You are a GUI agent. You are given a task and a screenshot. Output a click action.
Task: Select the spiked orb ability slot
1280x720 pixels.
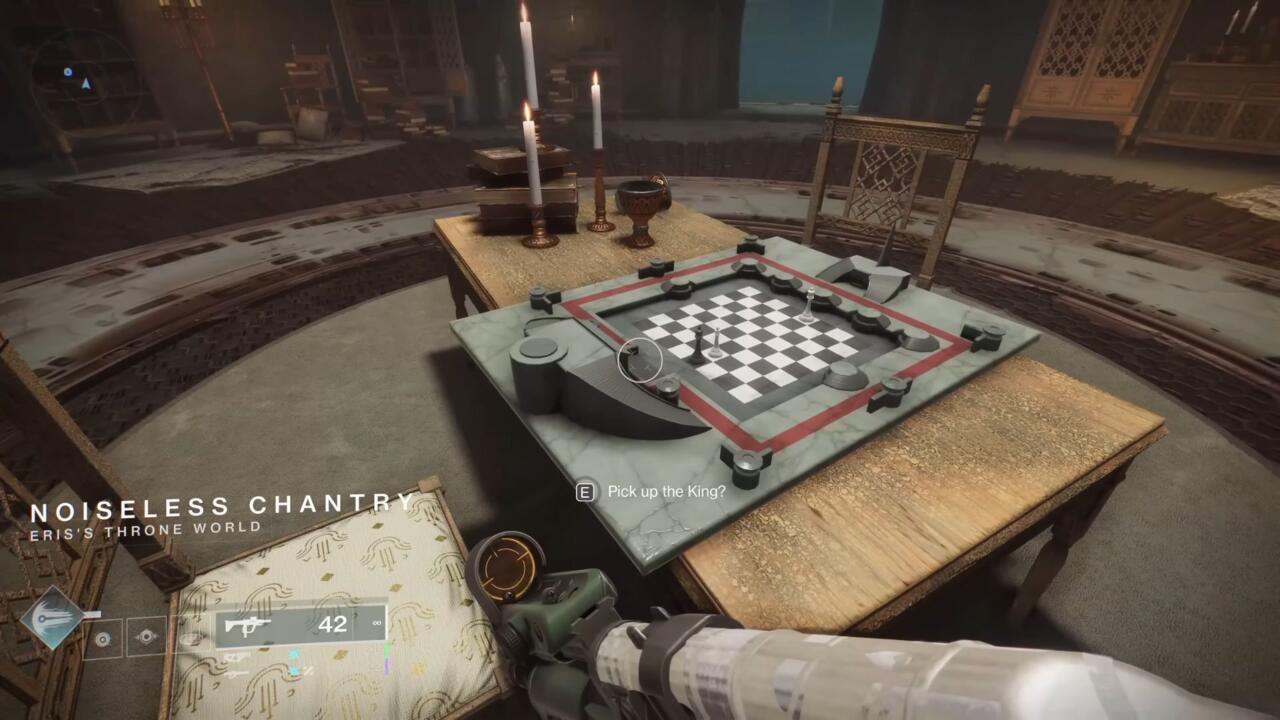pyautogui.click(x=146, y=637)
